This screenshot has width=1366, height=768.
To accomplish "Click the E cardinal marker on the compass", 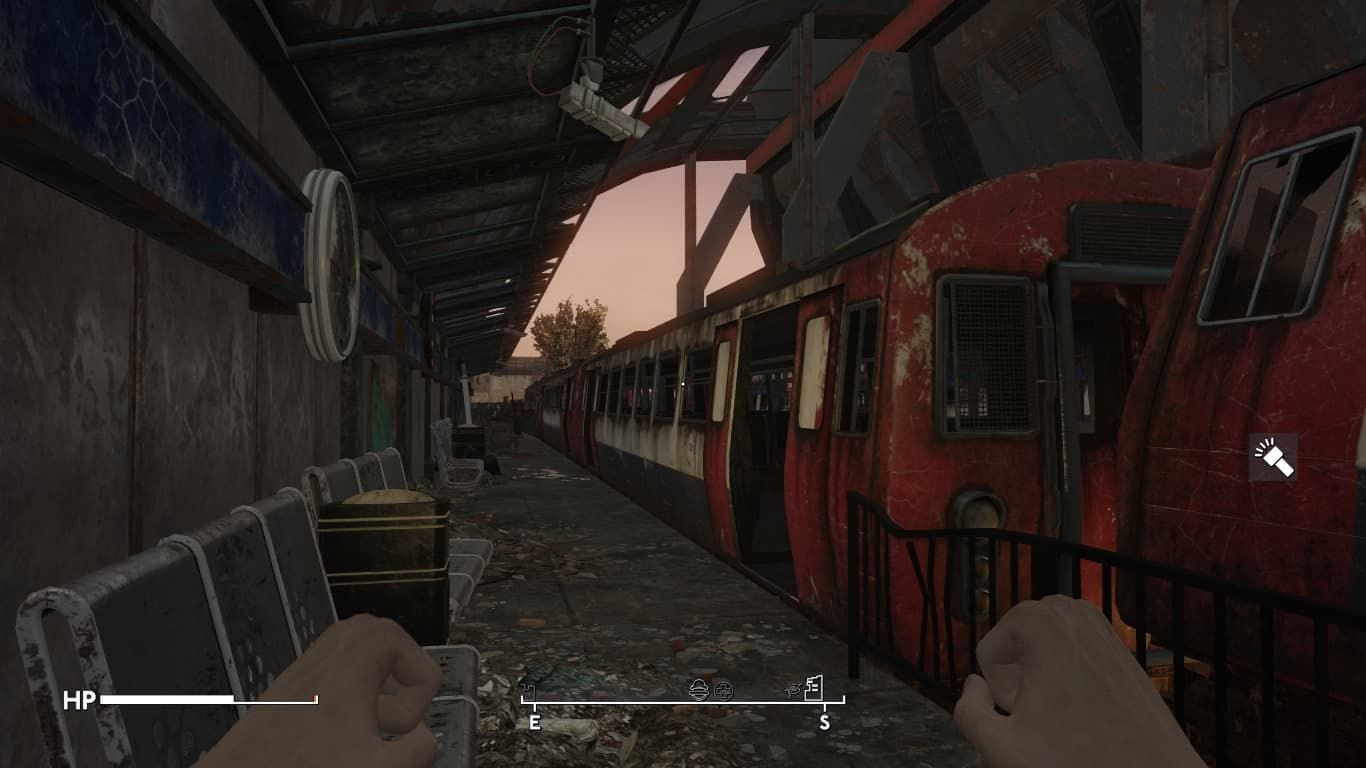I will click(x=534, y=720).
